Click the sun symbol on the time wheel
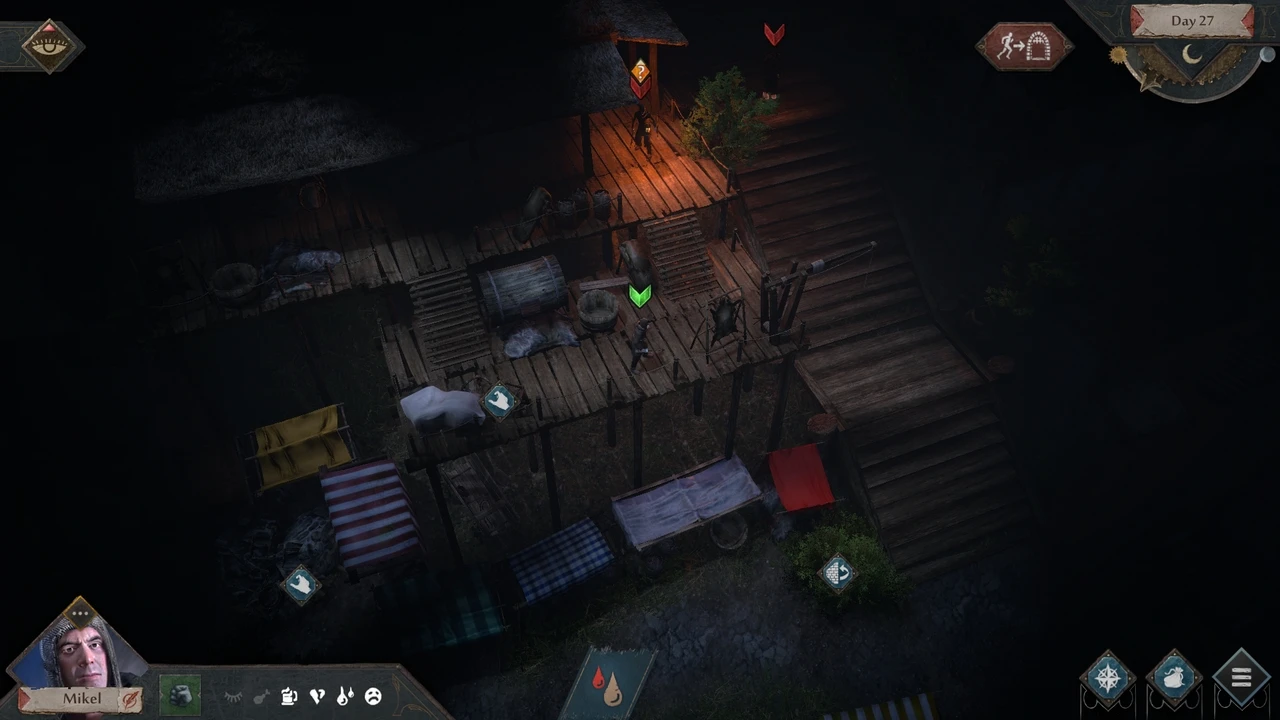 [x=1118, y=54]
